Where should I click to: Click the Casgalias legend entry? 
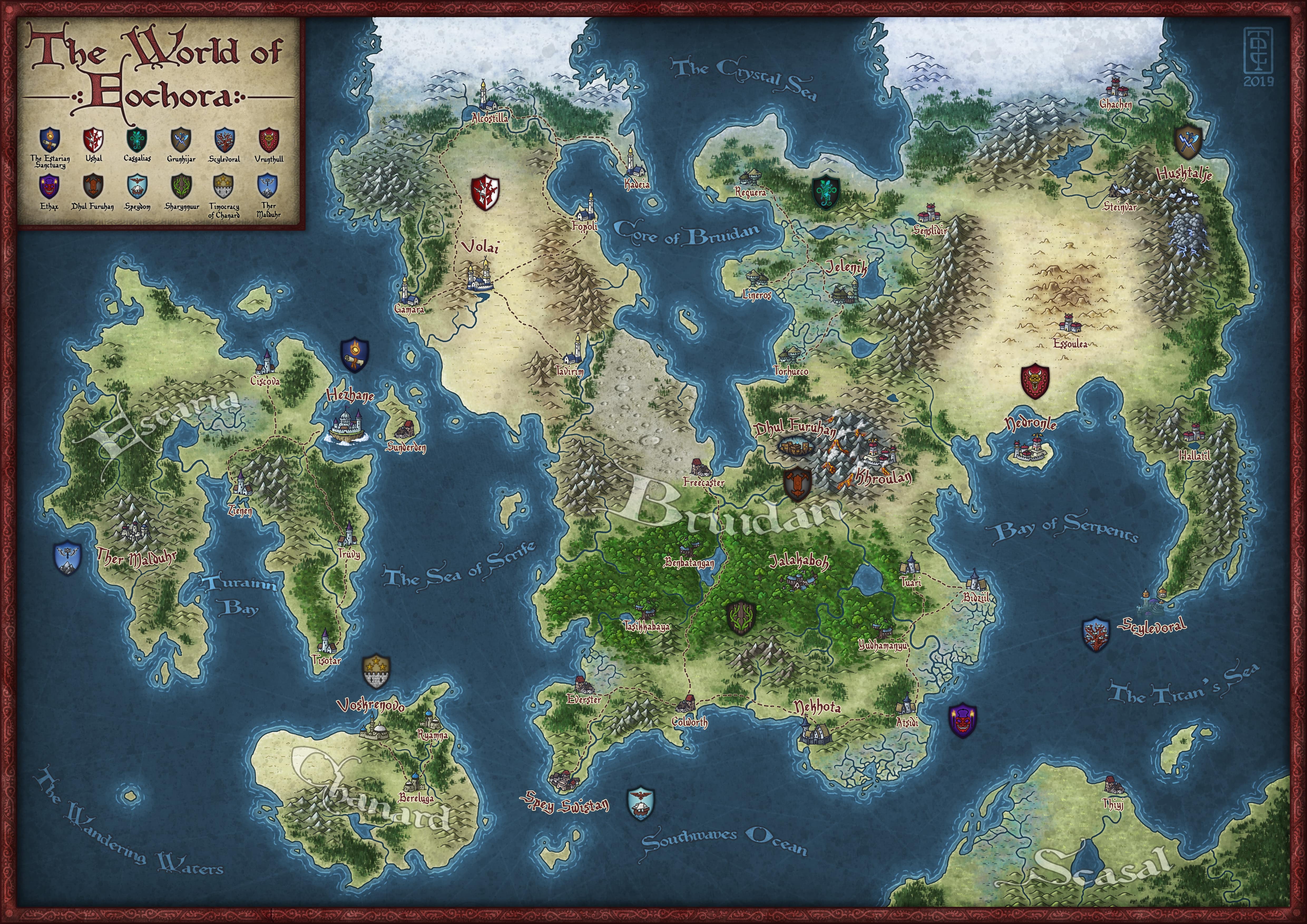click(x=137, y=139)
